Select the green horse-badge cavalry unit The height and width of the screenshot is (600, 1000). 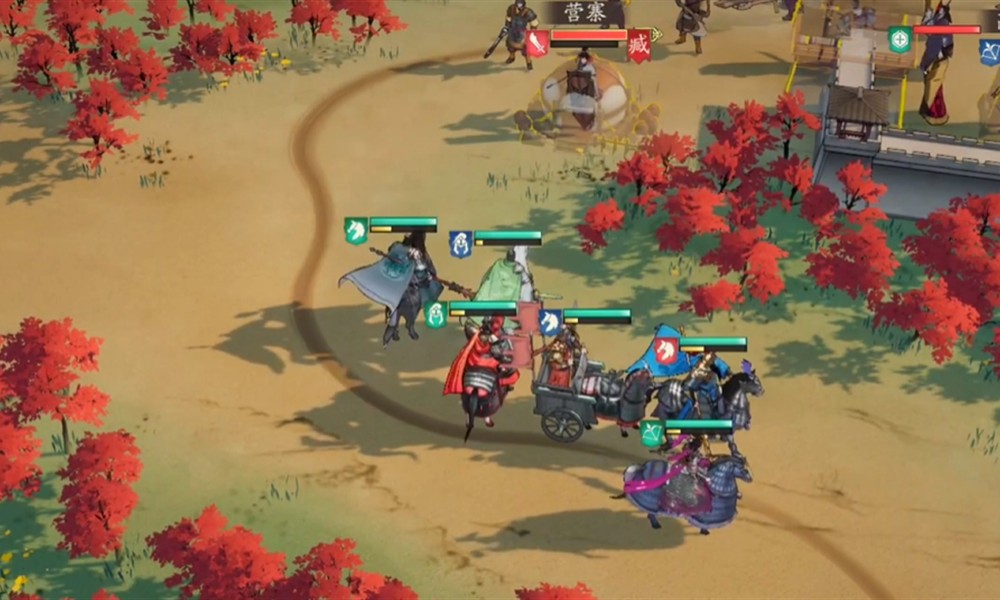(x=356, y=231)
